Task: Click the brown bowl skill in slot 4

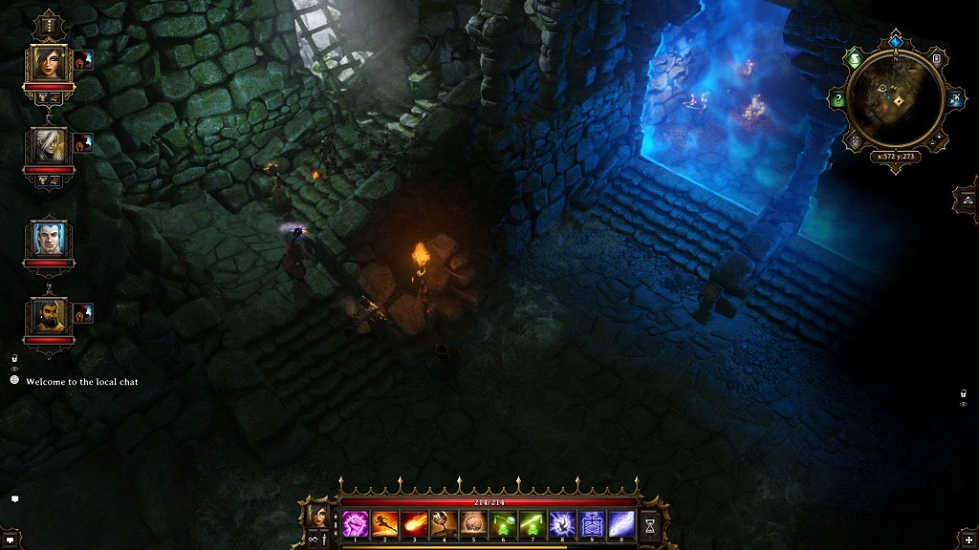Action: [x=444, y=524]
